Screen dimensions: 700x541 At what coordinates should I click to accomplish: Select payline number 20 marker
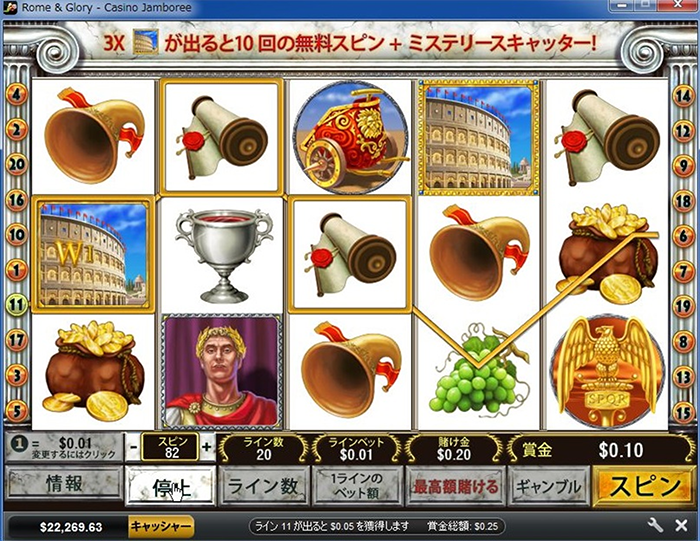16,165
